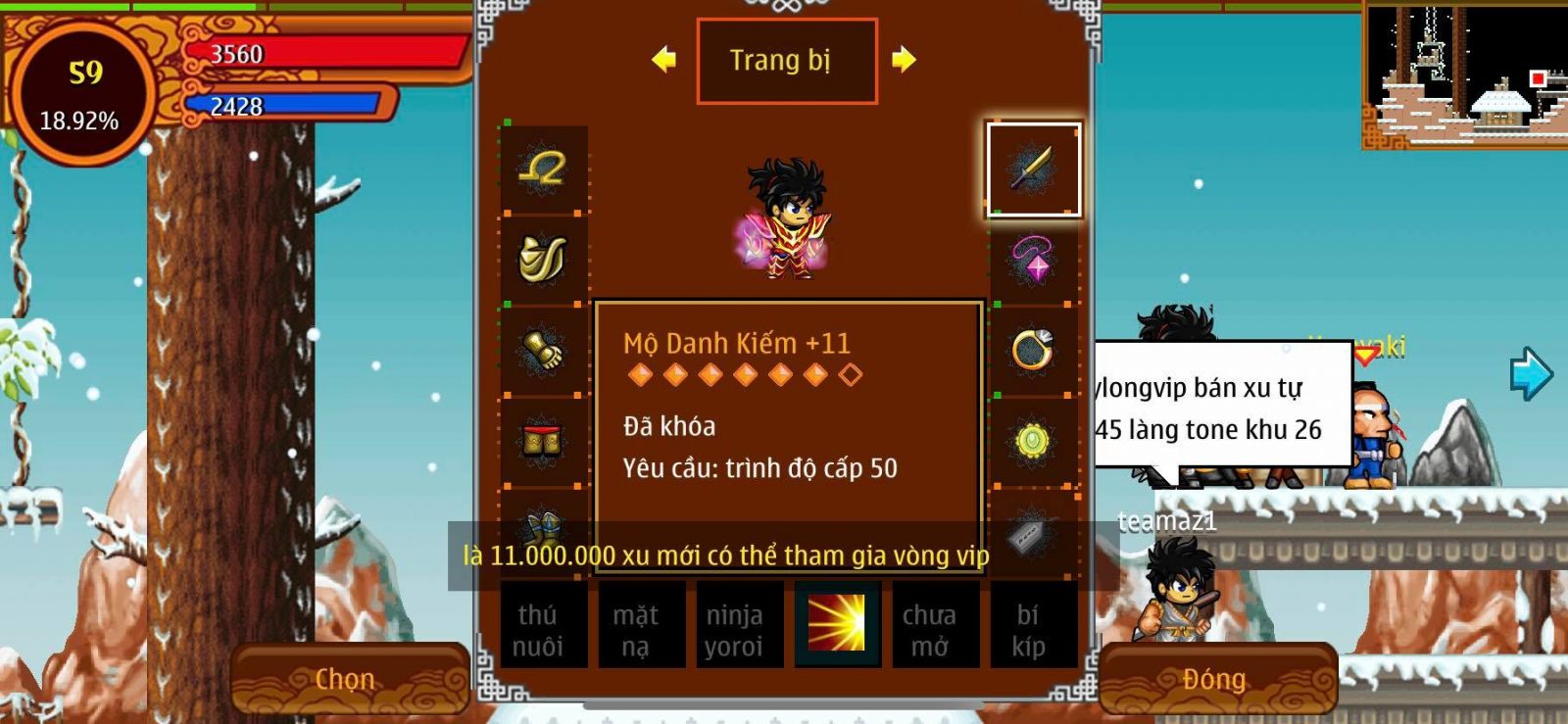Select the yellow sunburst item slot
The height and width of the screenshot is (724, 1568).
pyautogui.click(x=837, y=624)
